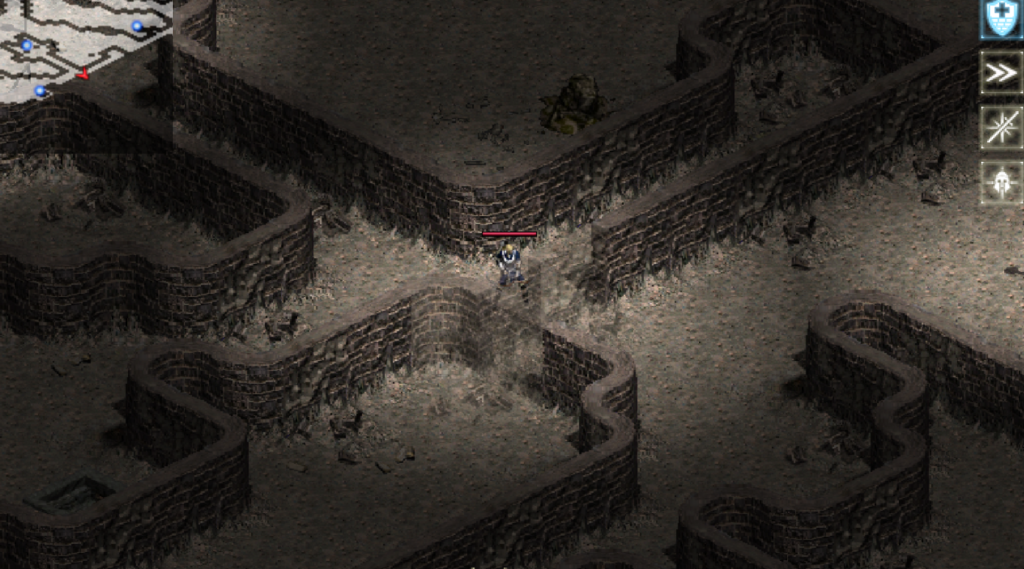The image size is (1024, 569).
Task: Activate the blue shield cross ability
Action: coord(1000,19)
